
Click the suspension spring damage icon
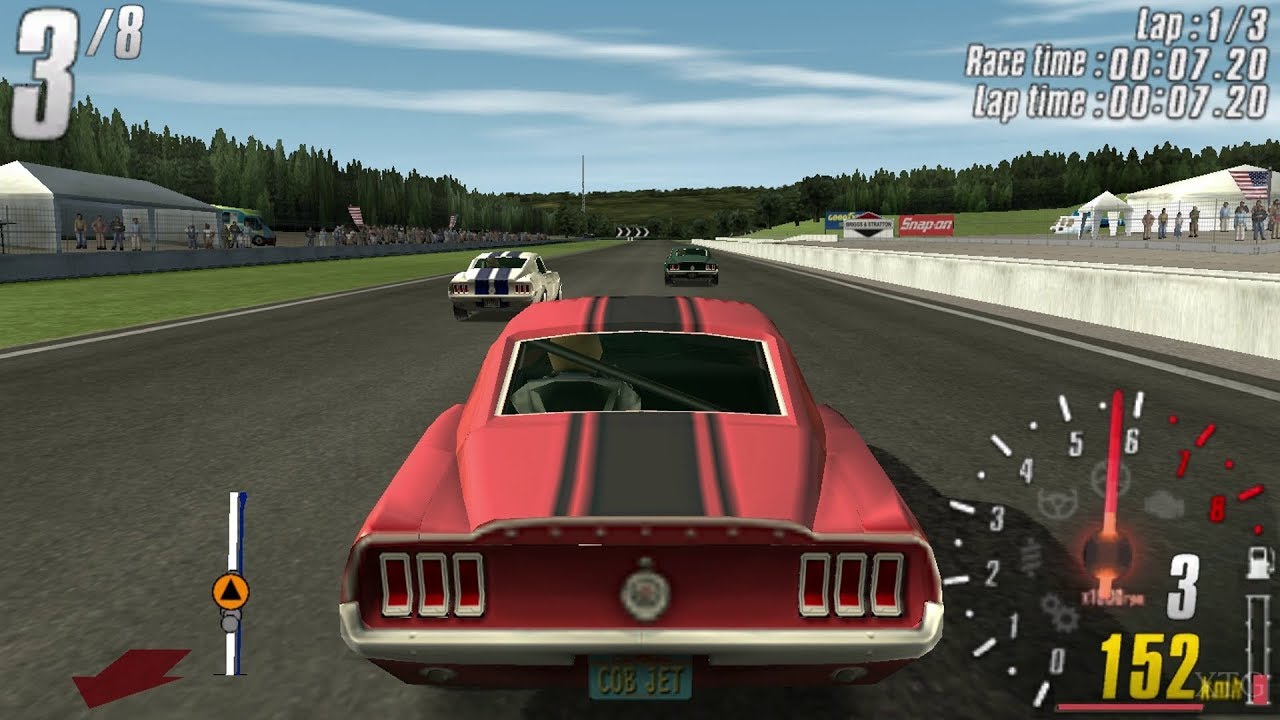[1031, 557]
